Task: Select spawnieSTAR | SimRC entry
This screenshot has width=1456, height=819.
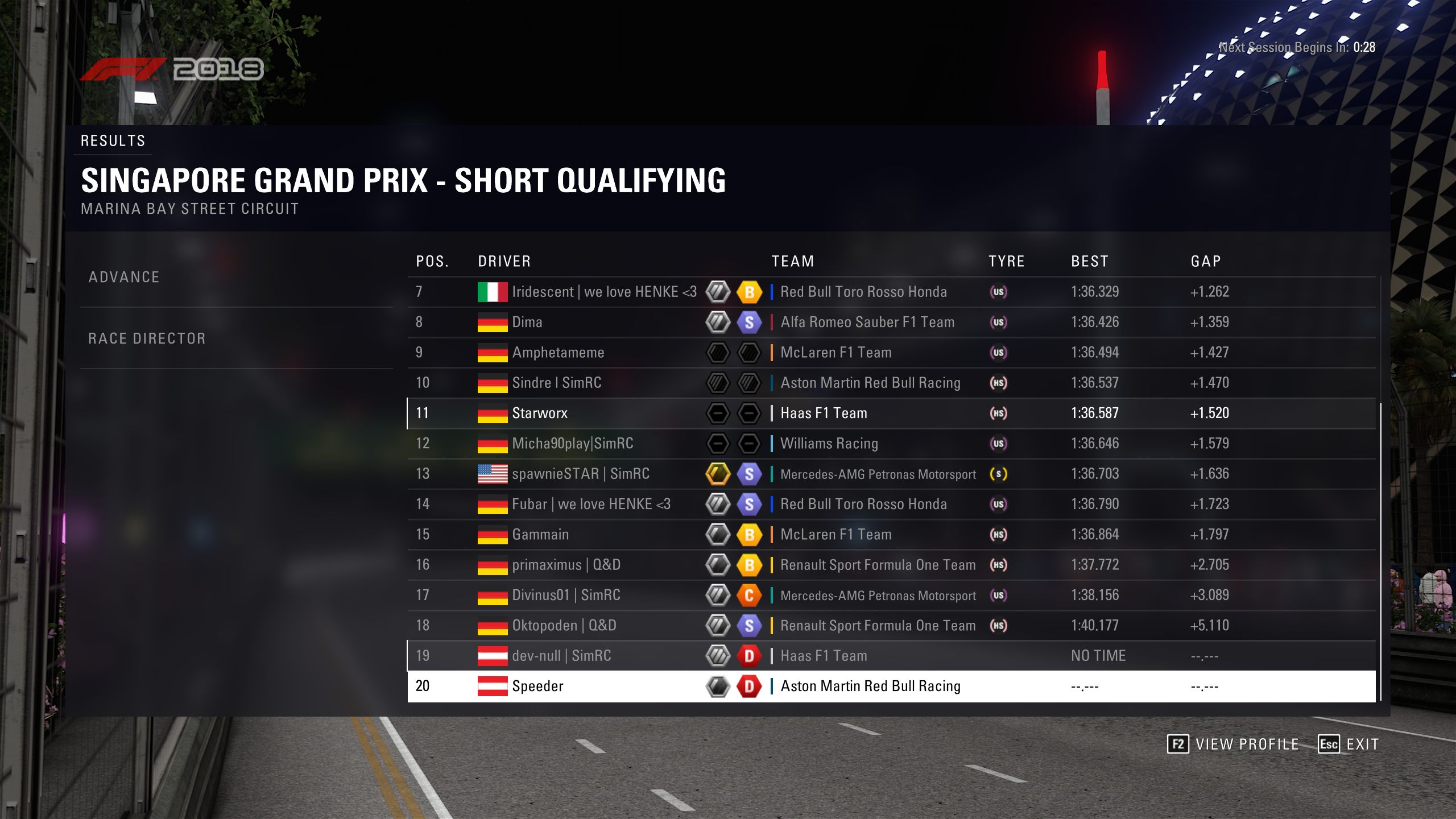Action: pyautogui.click(x=580, y=474)
